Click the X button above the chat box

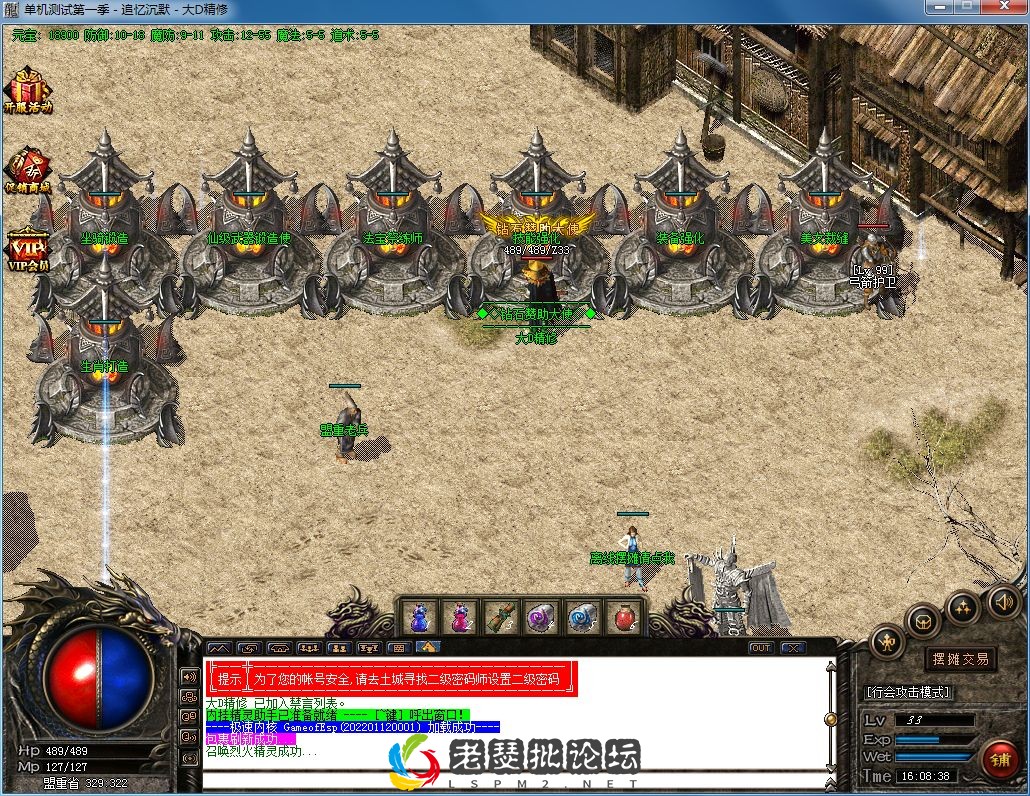click(793, 648)
